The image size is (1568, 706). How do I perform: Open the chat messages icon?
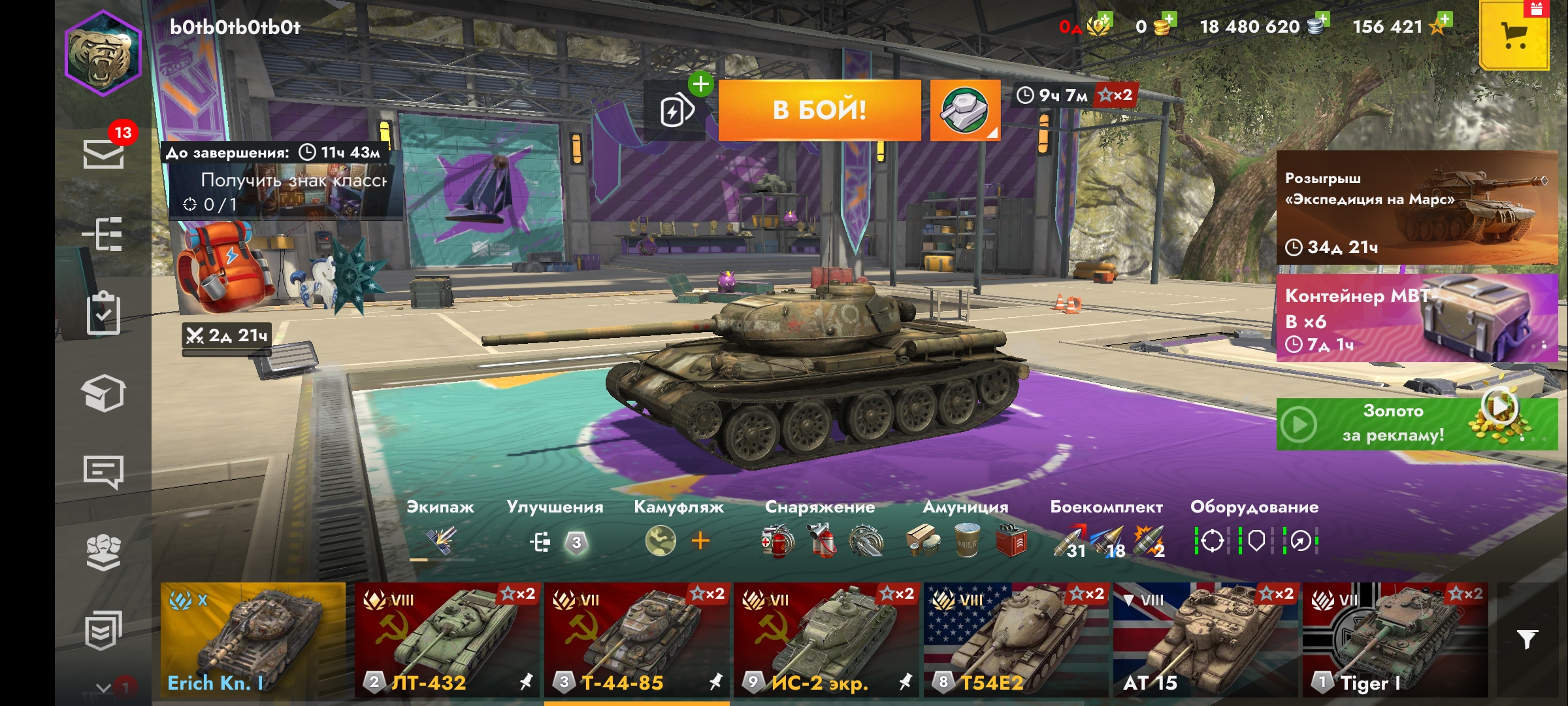point(103,471)
